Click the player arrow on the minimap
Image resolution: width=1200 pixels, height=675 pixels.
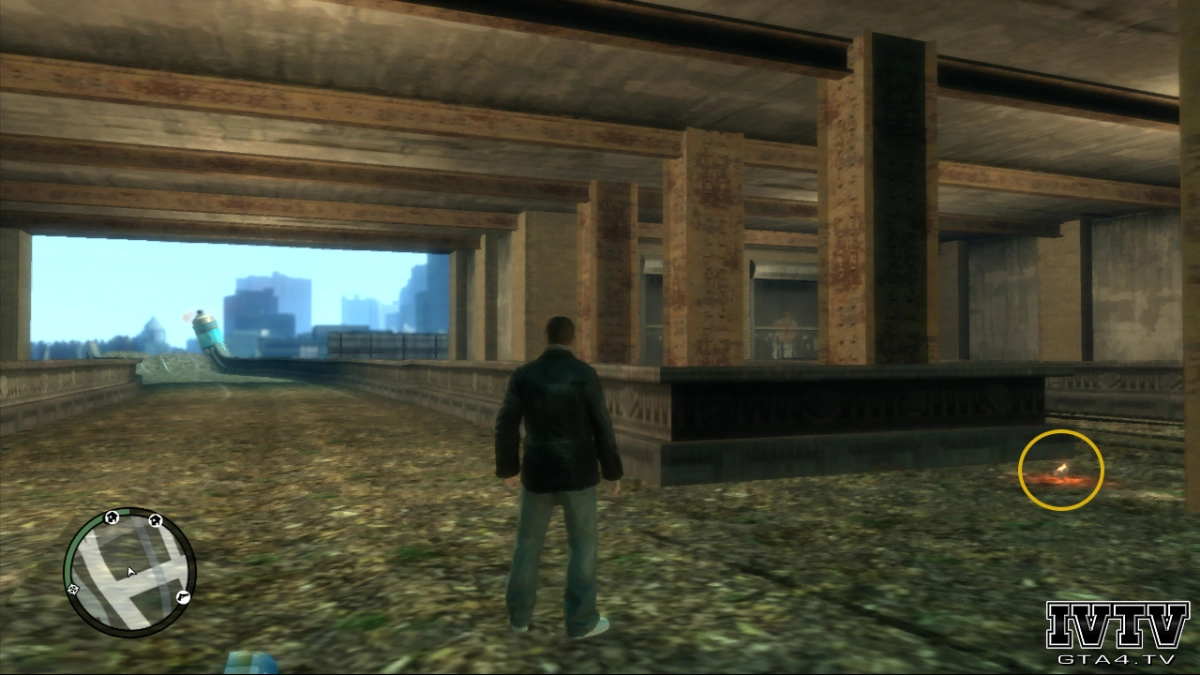coord(130,572)
